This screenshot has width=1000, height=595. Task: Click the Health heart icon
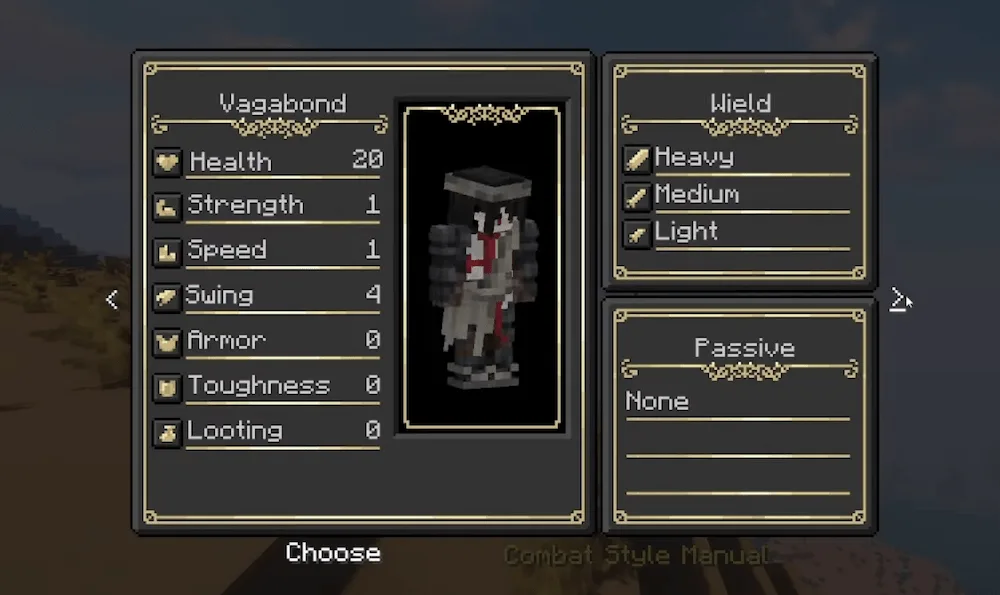coord(167,162)
